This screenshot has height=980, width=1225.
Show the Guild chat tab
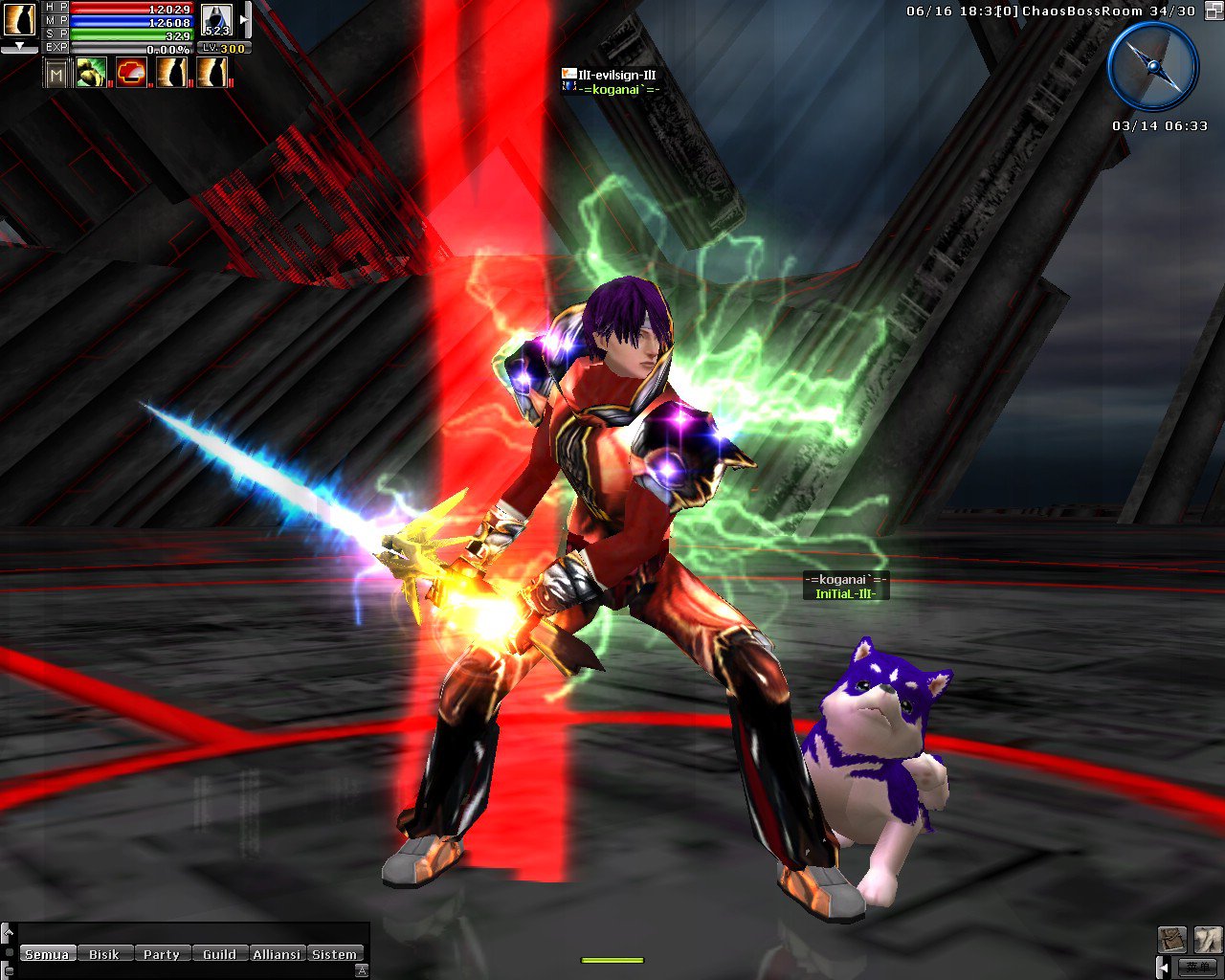coord(219,954)
